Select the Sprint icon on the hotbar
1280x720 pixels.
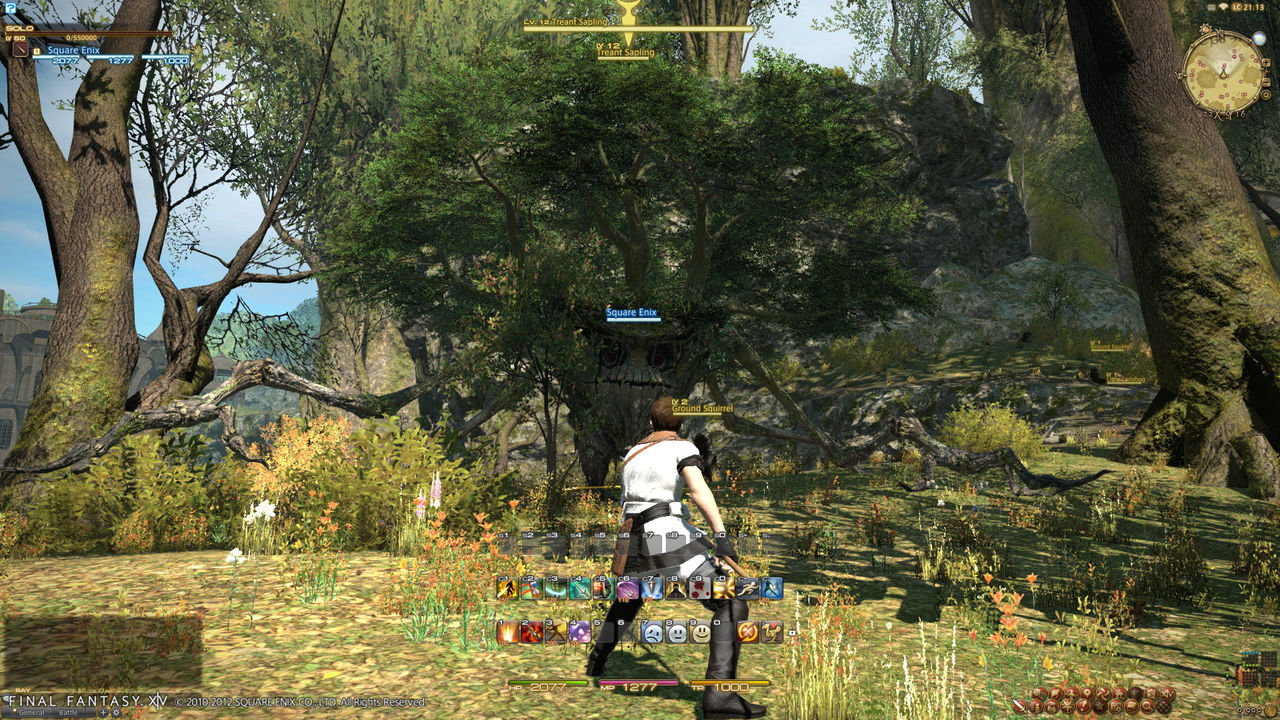(x=749, y=589)
